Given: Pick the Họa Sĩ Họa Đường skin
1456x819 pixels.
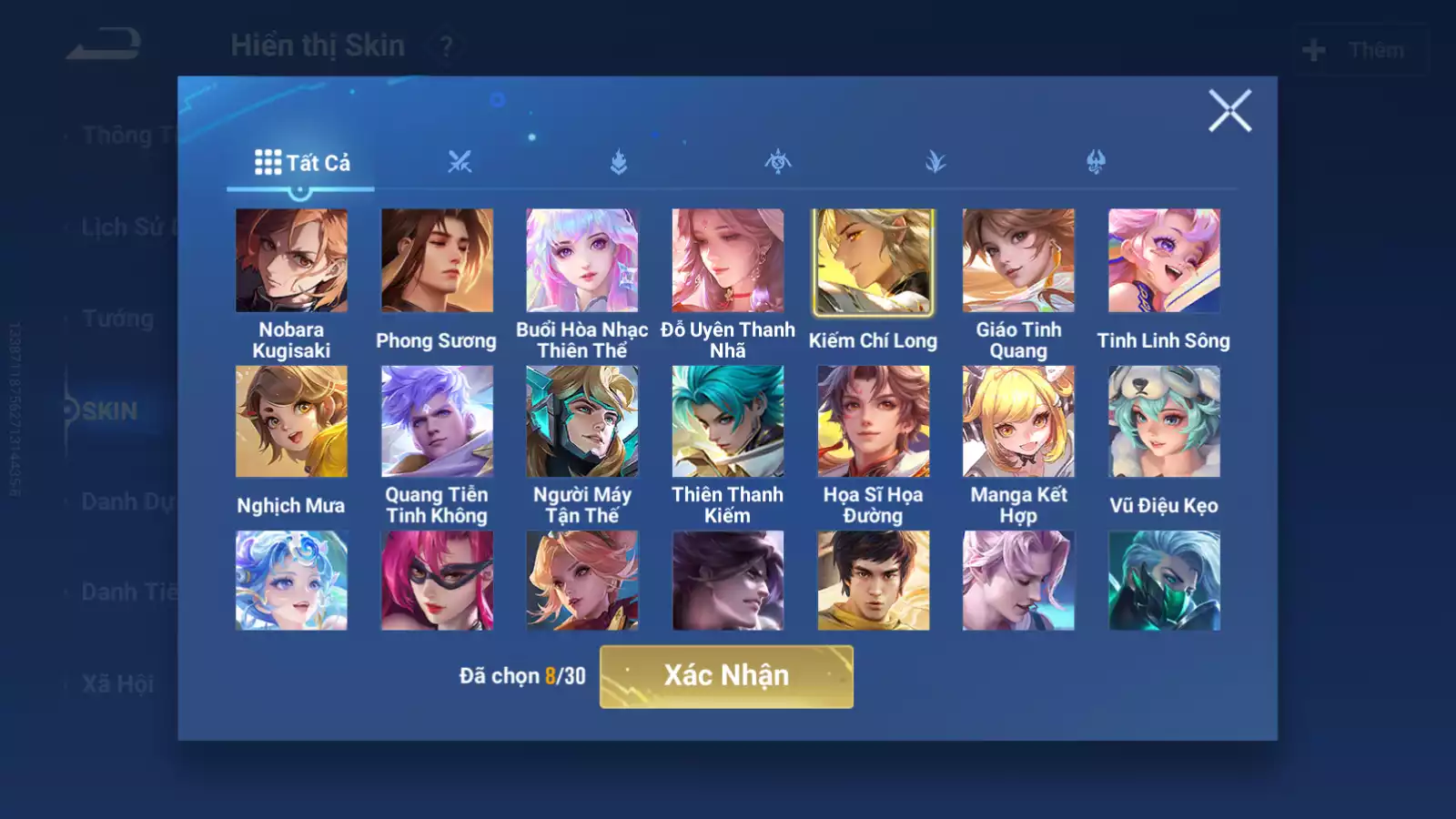Looking at the screenshot, I should click(873, 421).
